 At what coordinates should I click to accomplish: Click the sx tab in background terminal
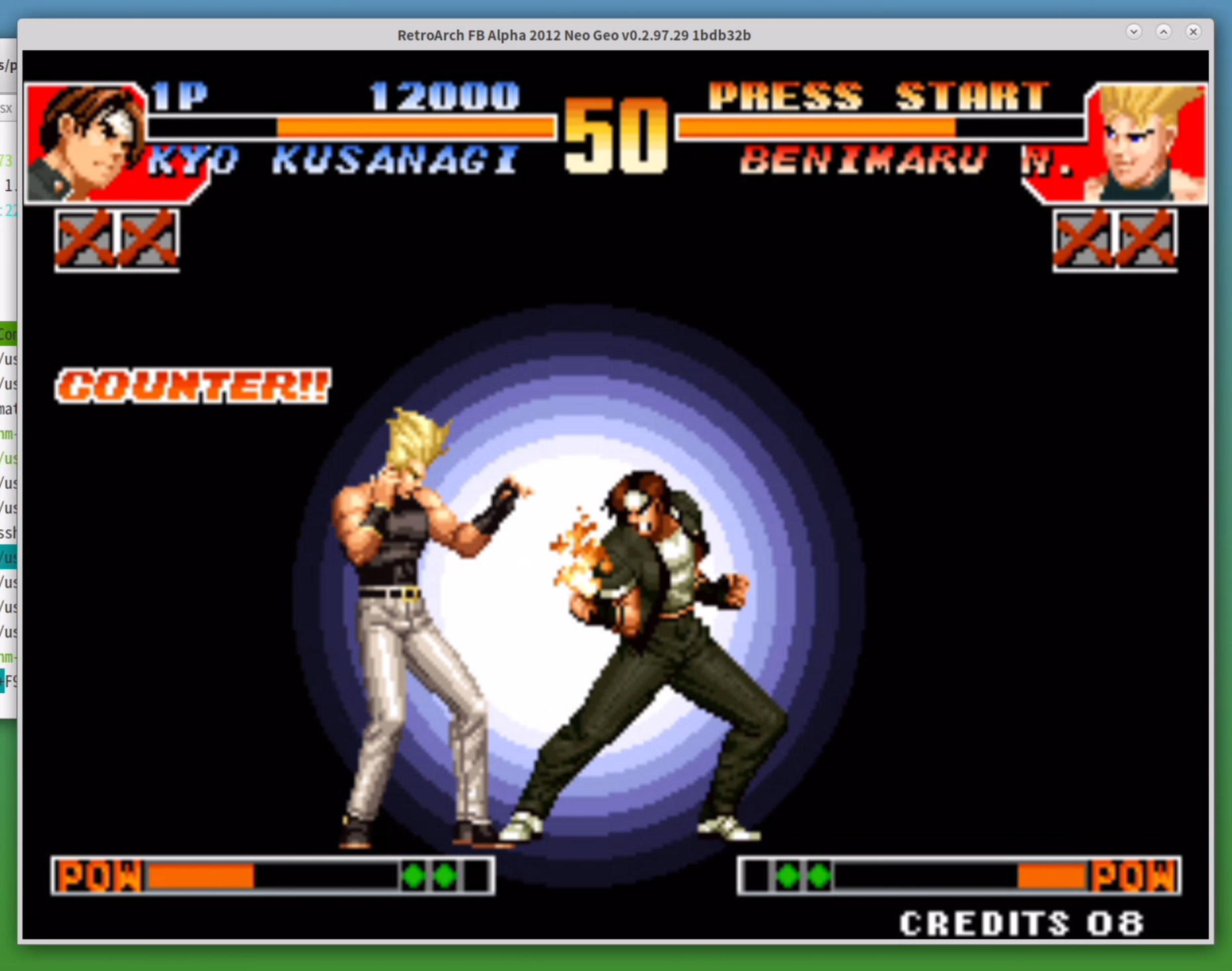[x=7, y=108]
